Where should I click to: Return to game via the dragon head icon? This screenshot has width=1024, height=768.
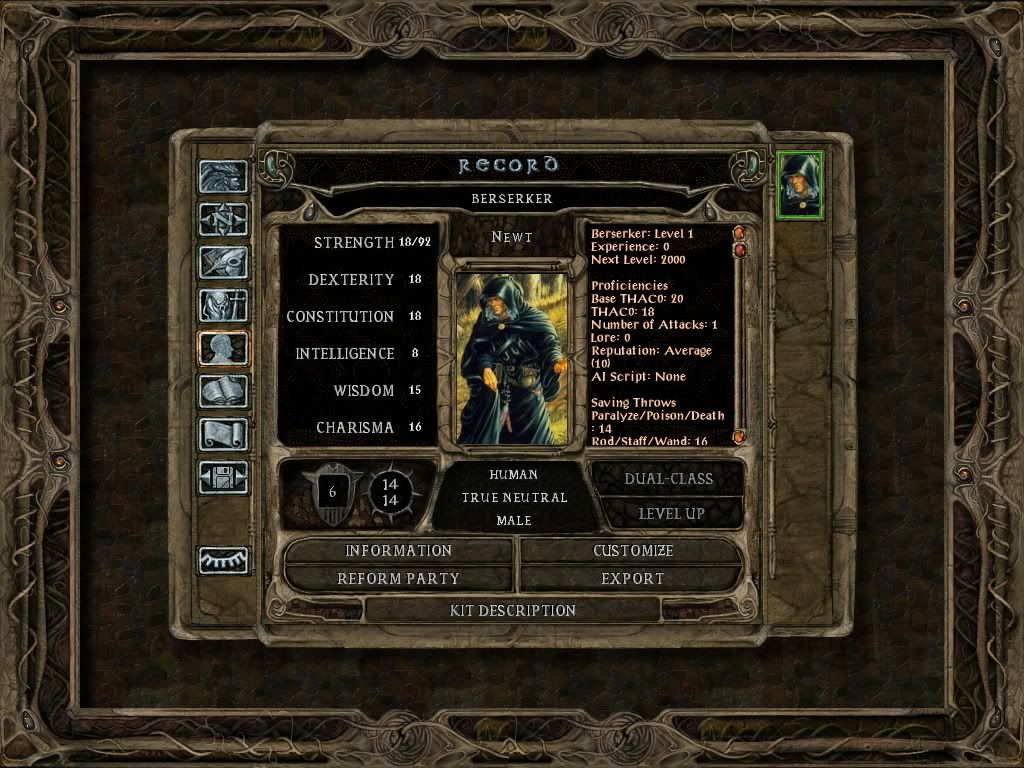click(224, 176)
